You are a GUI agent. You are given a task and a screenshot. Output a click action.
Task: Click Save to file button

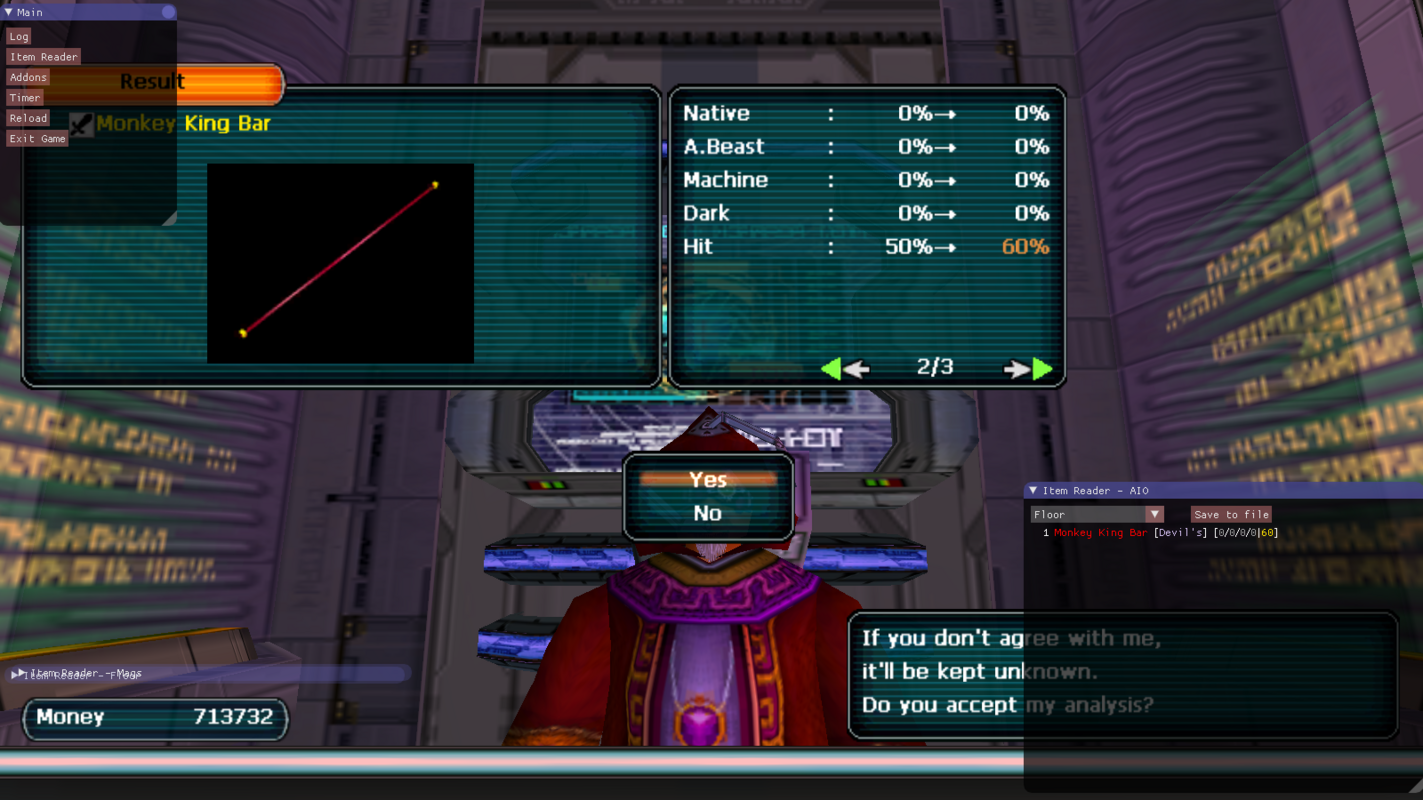pos(1231,514)
